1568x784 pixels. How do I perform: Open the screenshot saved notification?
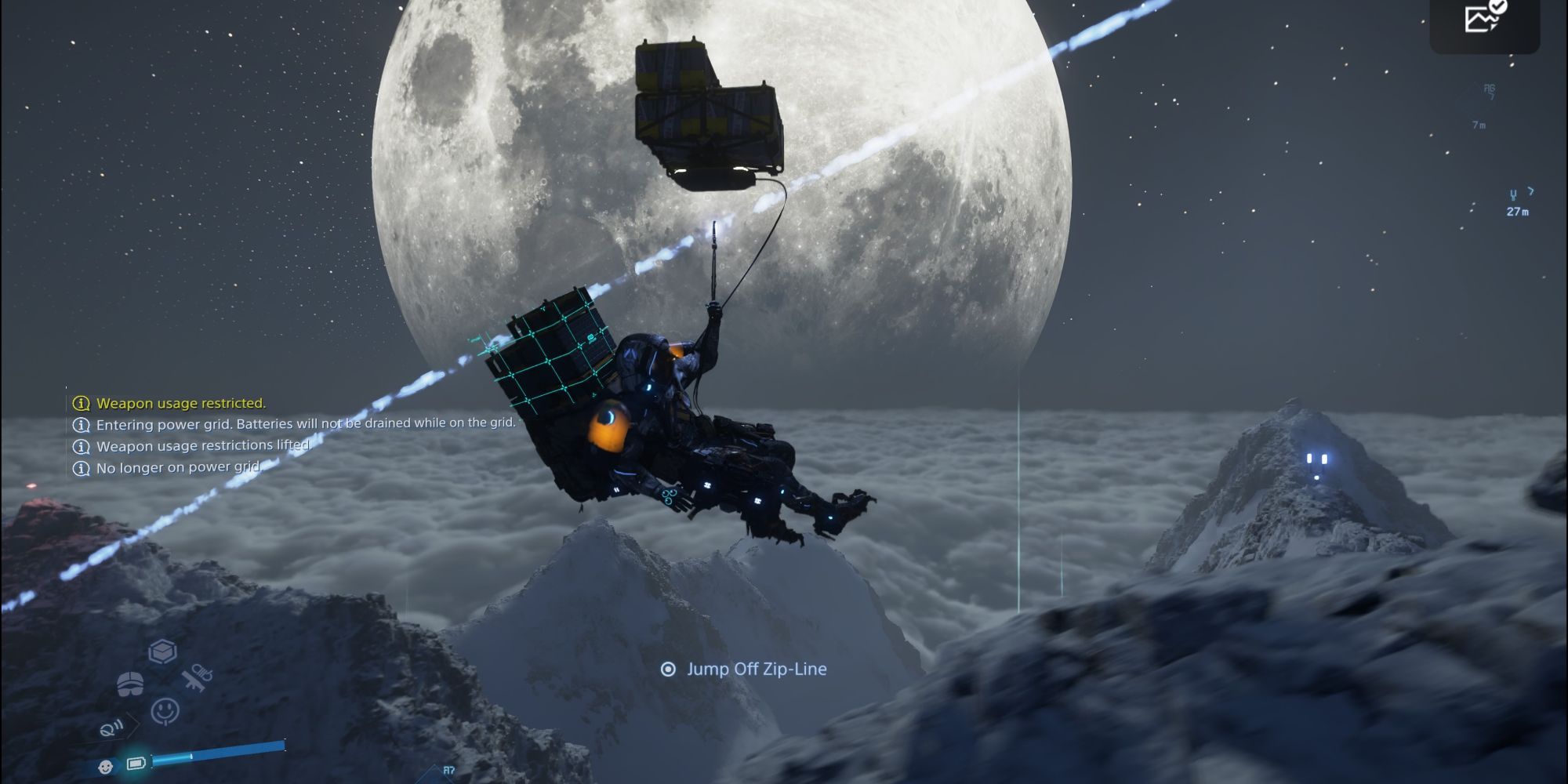point(1484,17)
